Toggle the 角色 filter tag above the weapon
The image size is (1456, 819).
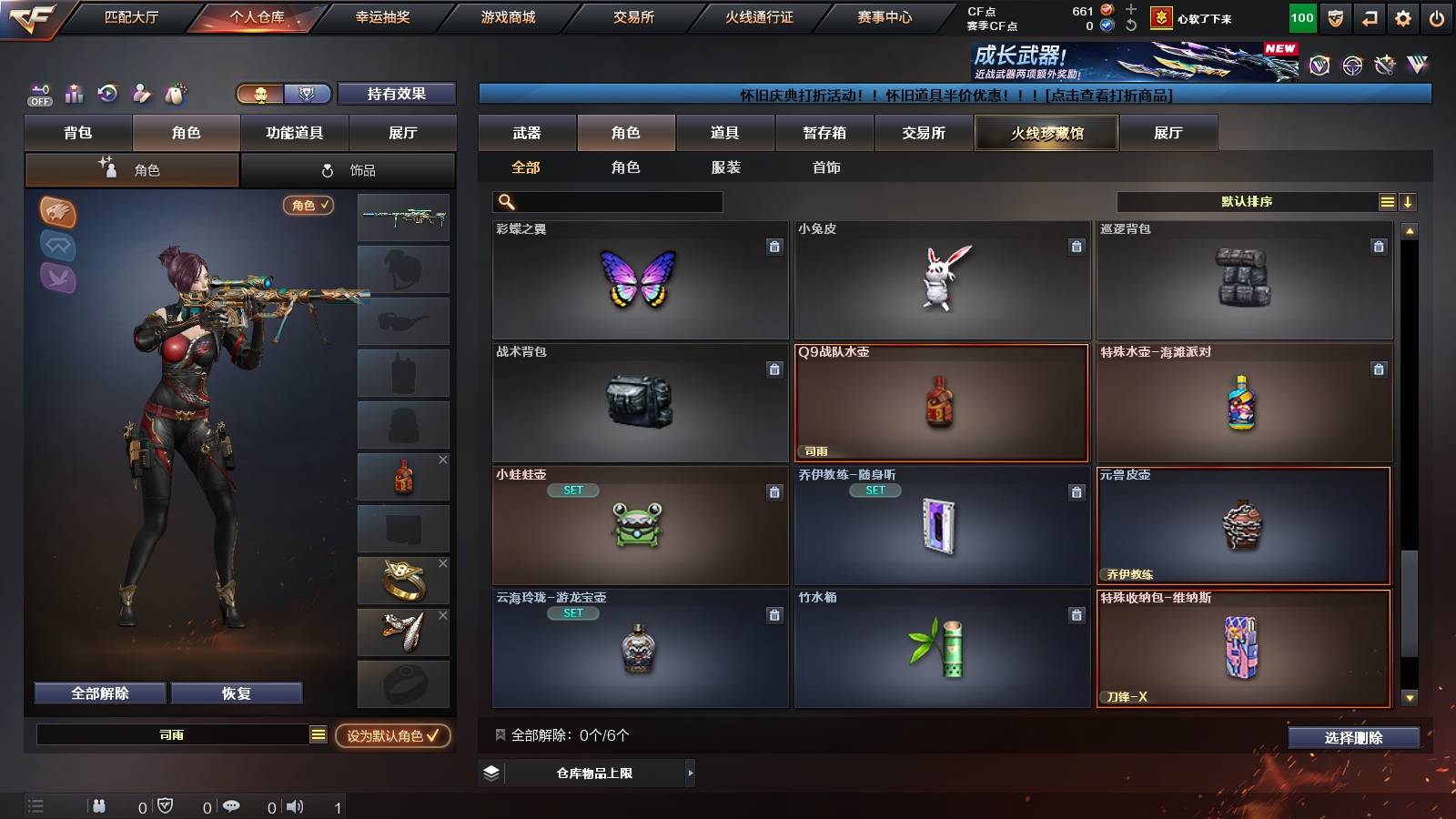308,207
